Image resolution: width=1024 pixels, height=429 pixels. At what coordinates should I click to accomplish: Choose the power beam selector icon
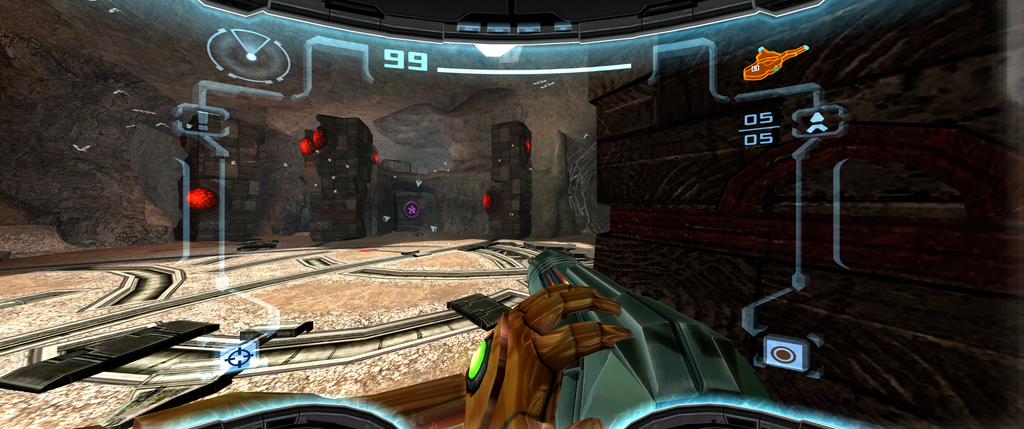tap(786, 353)
